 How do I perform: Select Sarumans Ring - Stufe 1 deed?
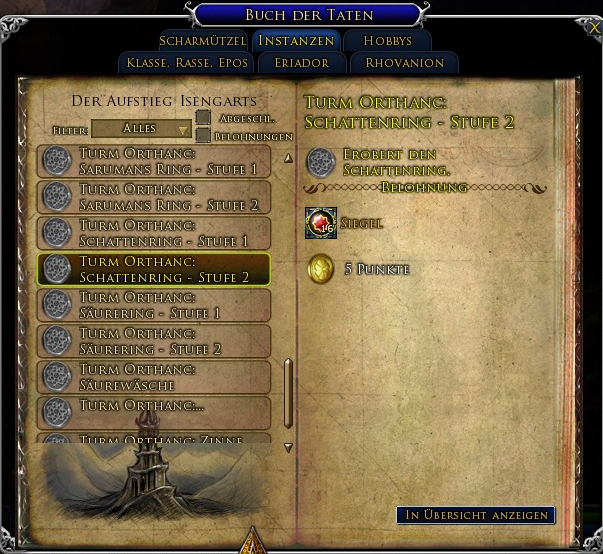click(154, 162)
